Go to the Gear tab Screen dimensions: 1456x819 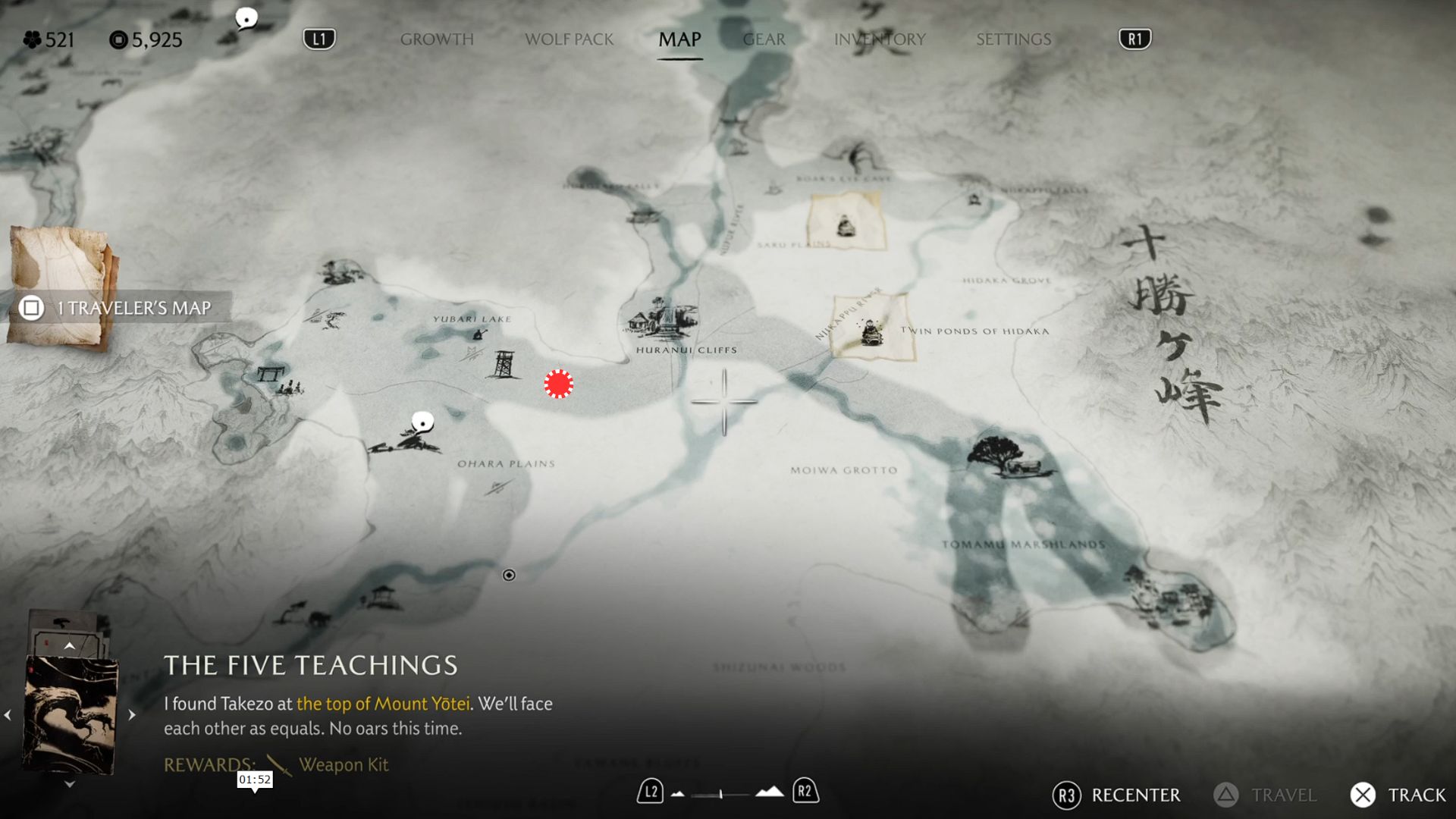(764, 39)
